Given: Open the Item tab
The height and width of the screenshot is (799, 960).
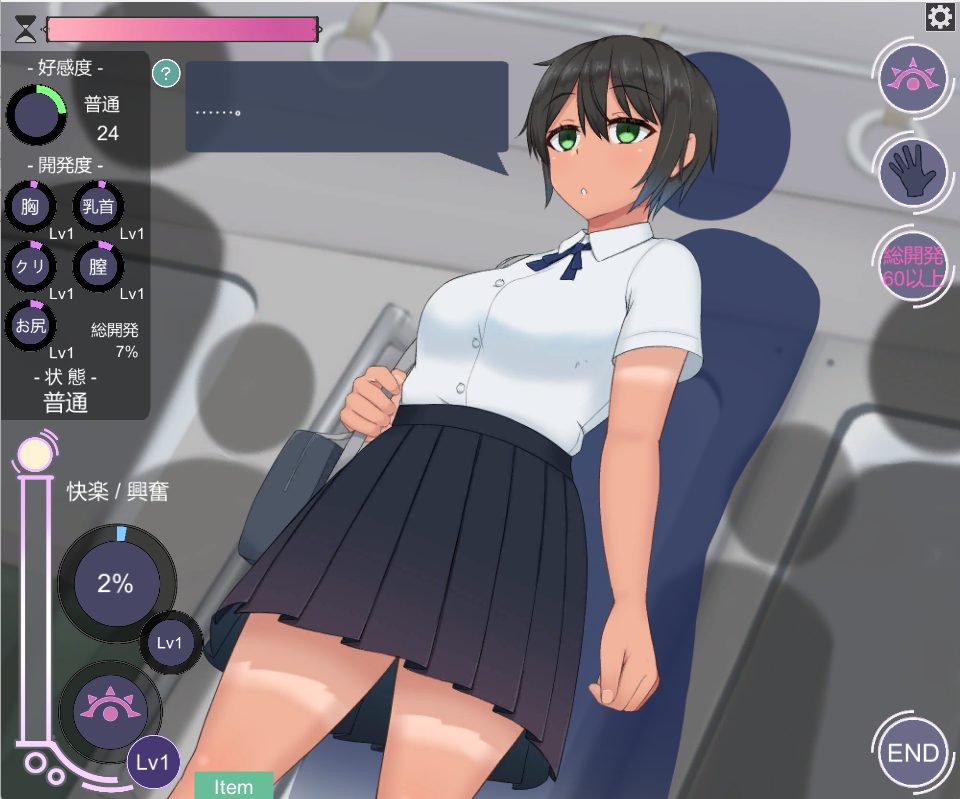Looking at the screenshot, I should pyautogui.click(x=234, y=786).
